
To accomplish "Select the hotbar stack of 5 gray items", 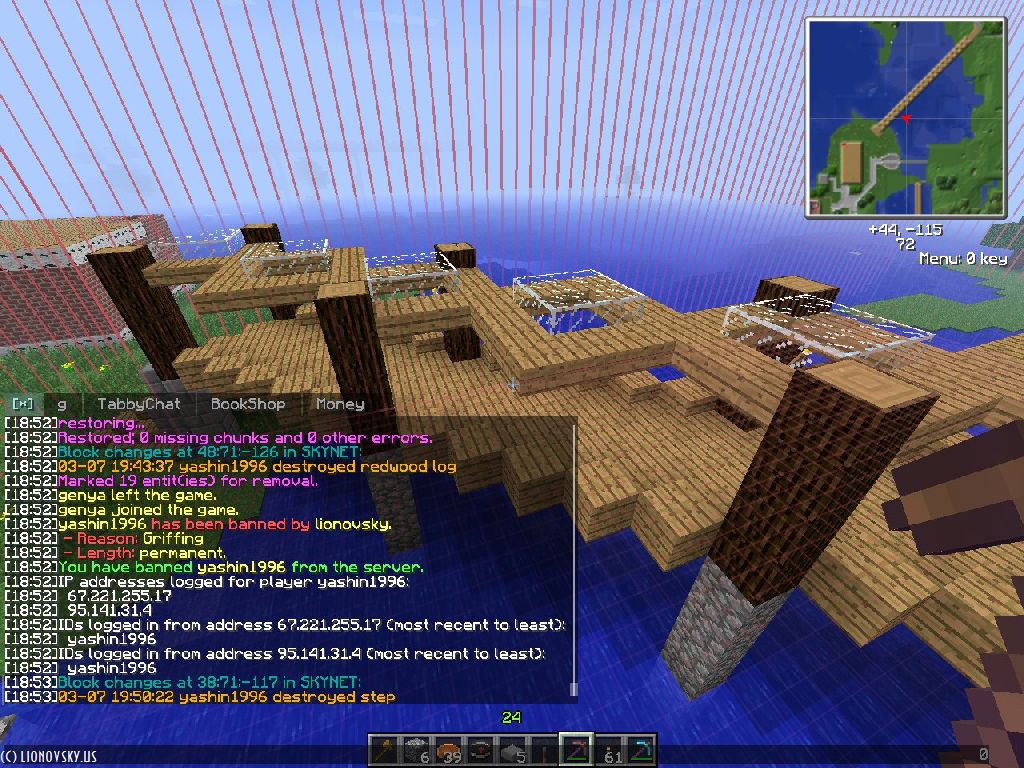I will coord(512,751).
